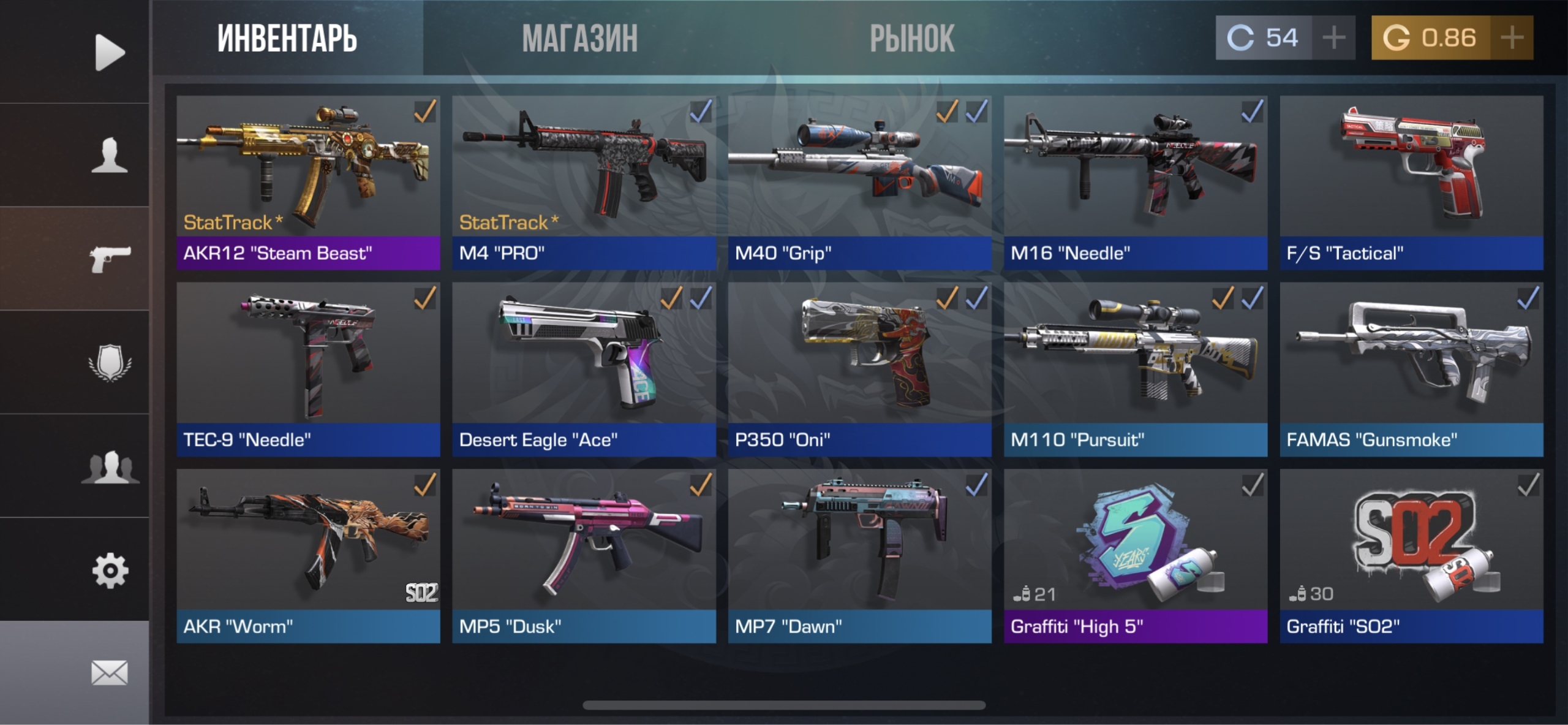Open the player profile icon
Screen dimensions: 1568x725
pyautogui.click(x=110, y=155)
